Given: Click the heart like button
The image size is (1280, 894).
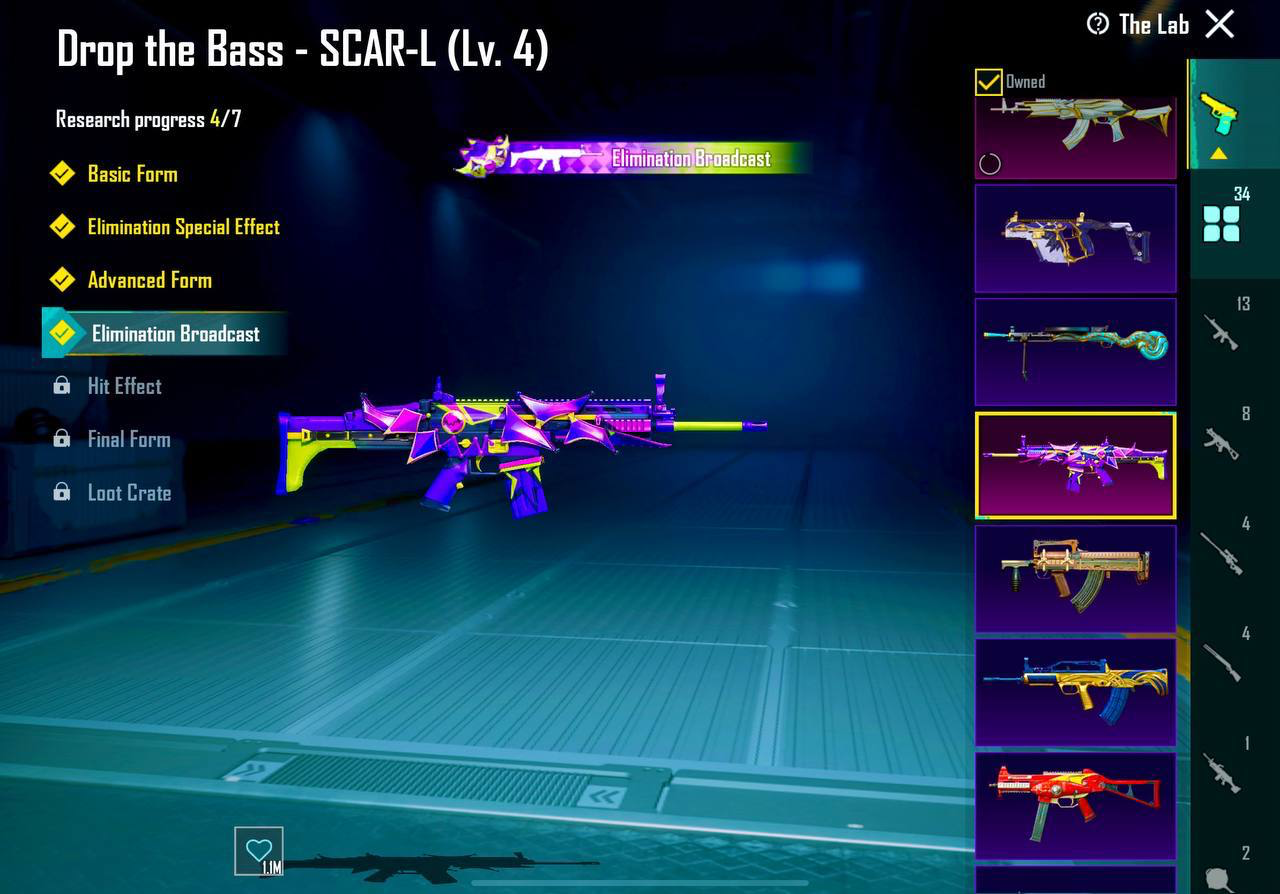Looking at the screenshot, I should [259, 851].
